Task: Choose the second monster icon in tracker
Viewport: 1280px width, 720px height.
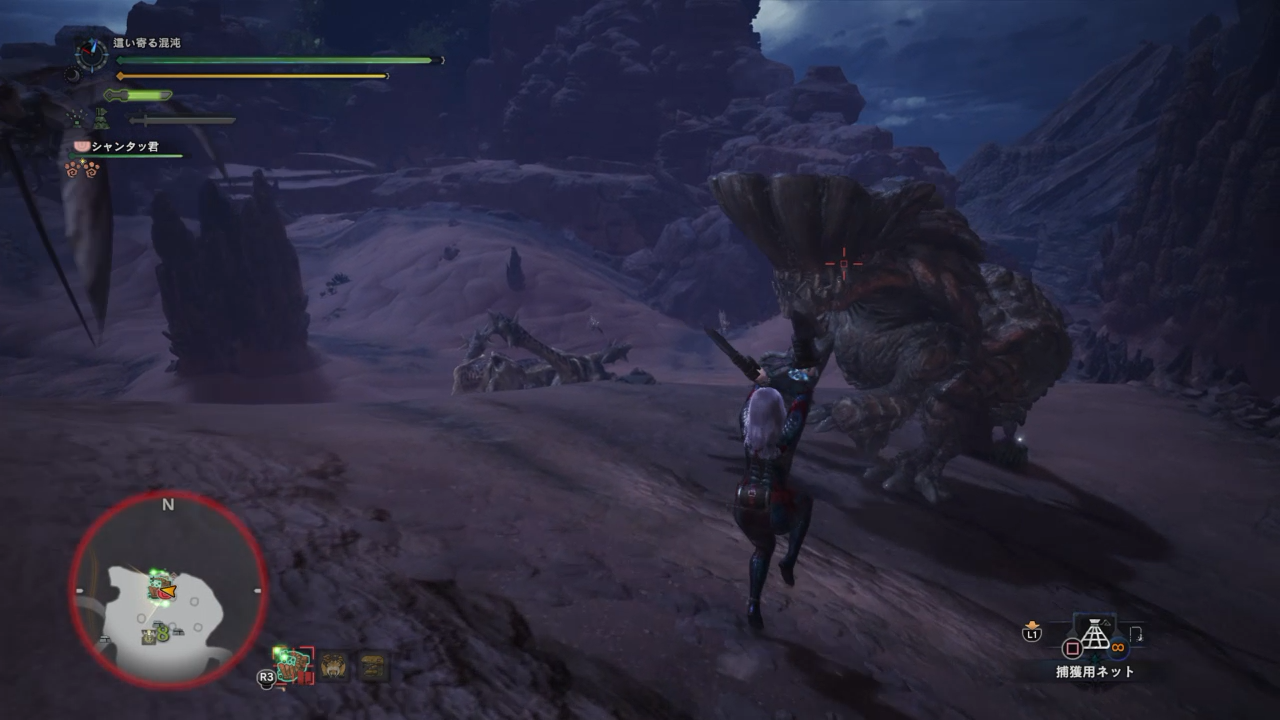Action: (334, 666)
